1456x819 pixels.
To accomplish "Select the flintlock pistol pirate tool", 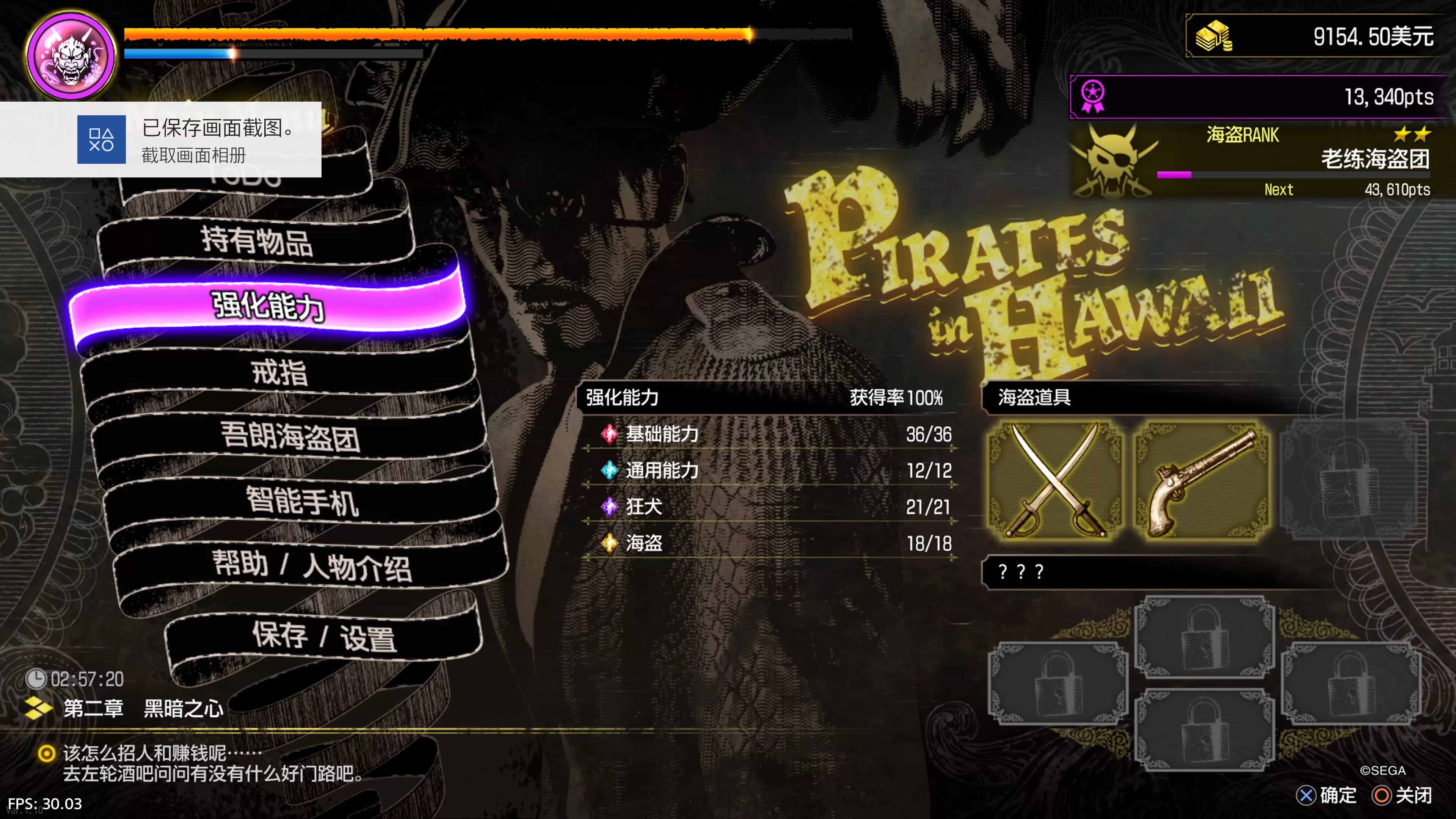I will tap(1202, 480).
